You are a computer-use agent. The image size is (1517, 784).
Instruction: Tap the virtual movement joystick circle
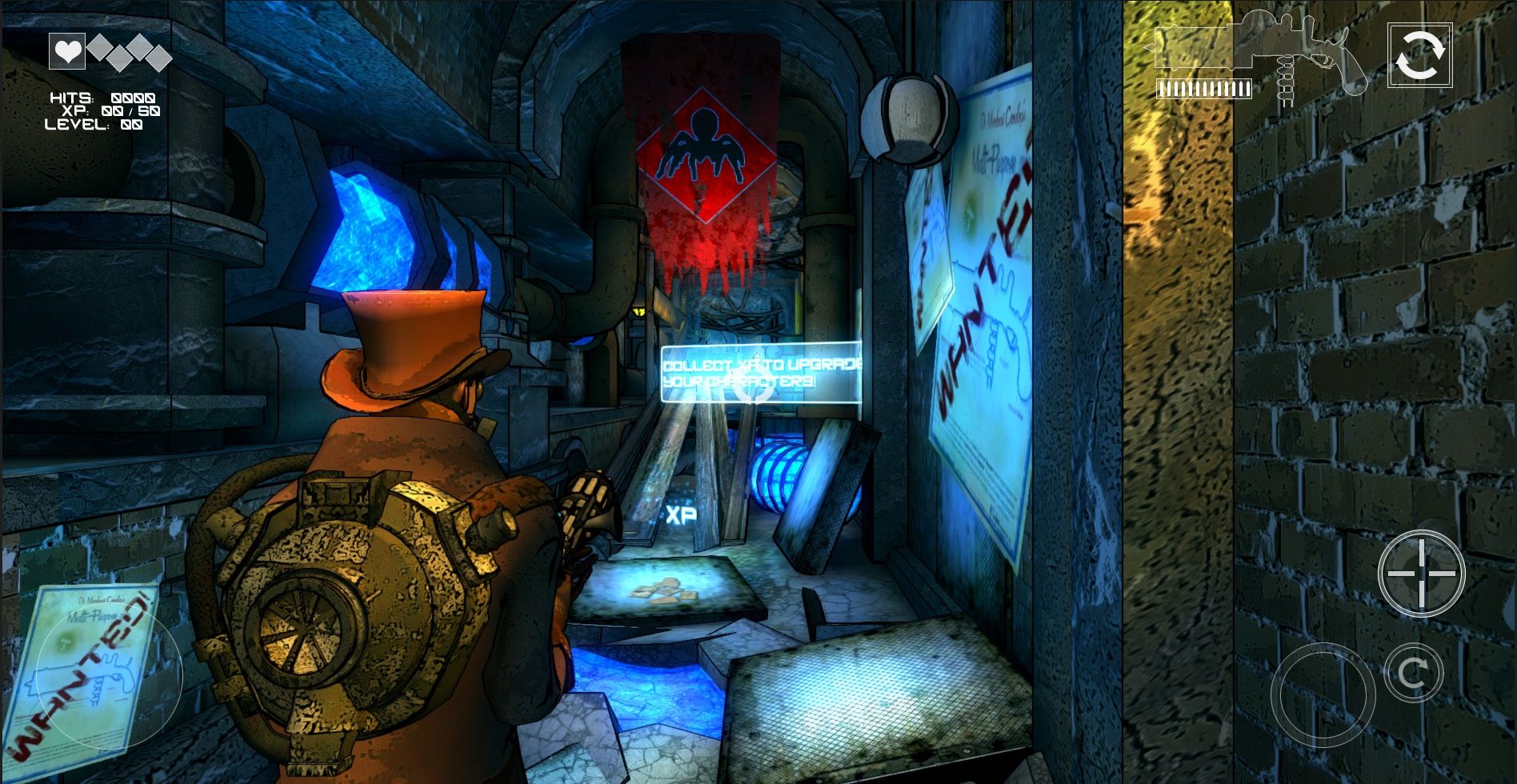(109, 678)
